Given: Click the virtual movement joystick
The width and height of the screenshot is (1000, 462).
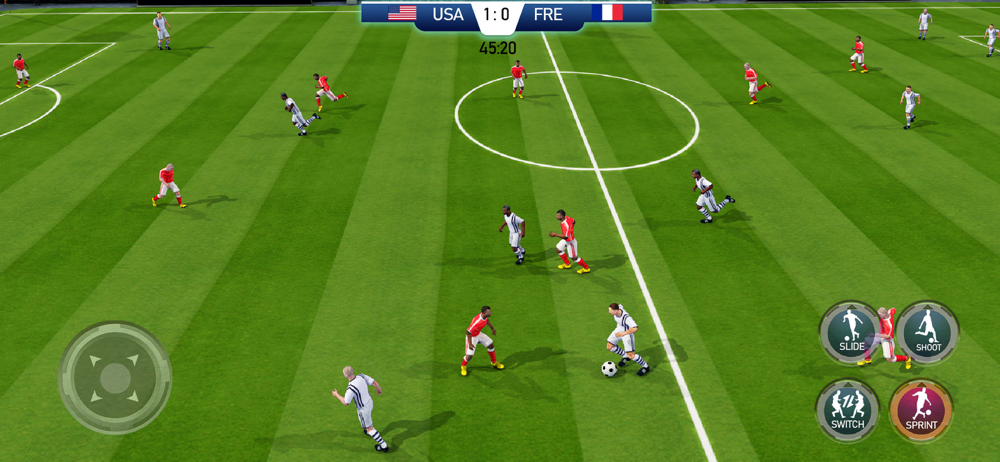Looking at the screenshot, I should pyautogui.click(x=115, y=378).
